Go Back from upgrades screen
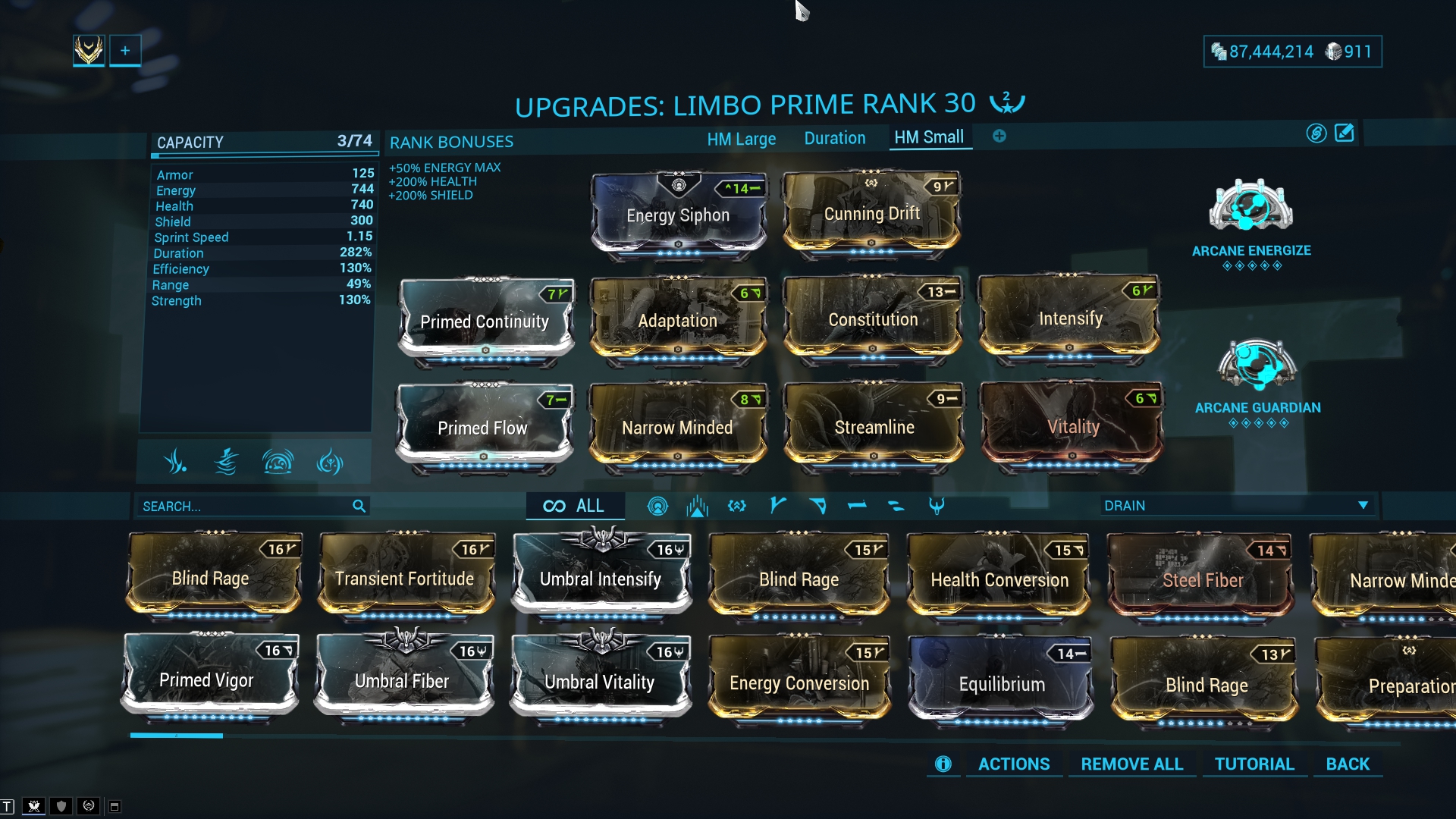 pyautogui.click(x=1348, y=764)
